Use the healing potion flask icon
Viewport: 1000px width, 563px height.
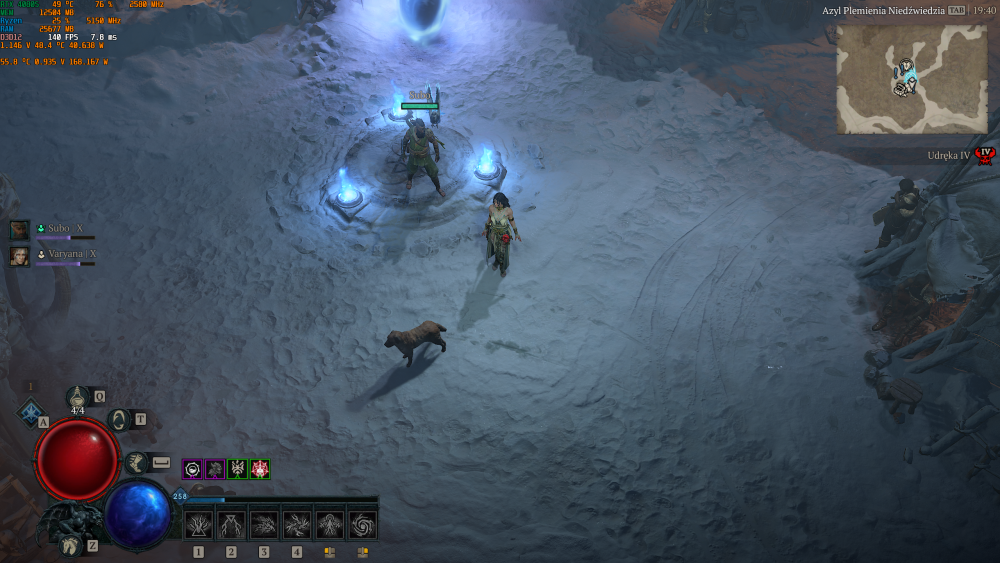(78, 399)
